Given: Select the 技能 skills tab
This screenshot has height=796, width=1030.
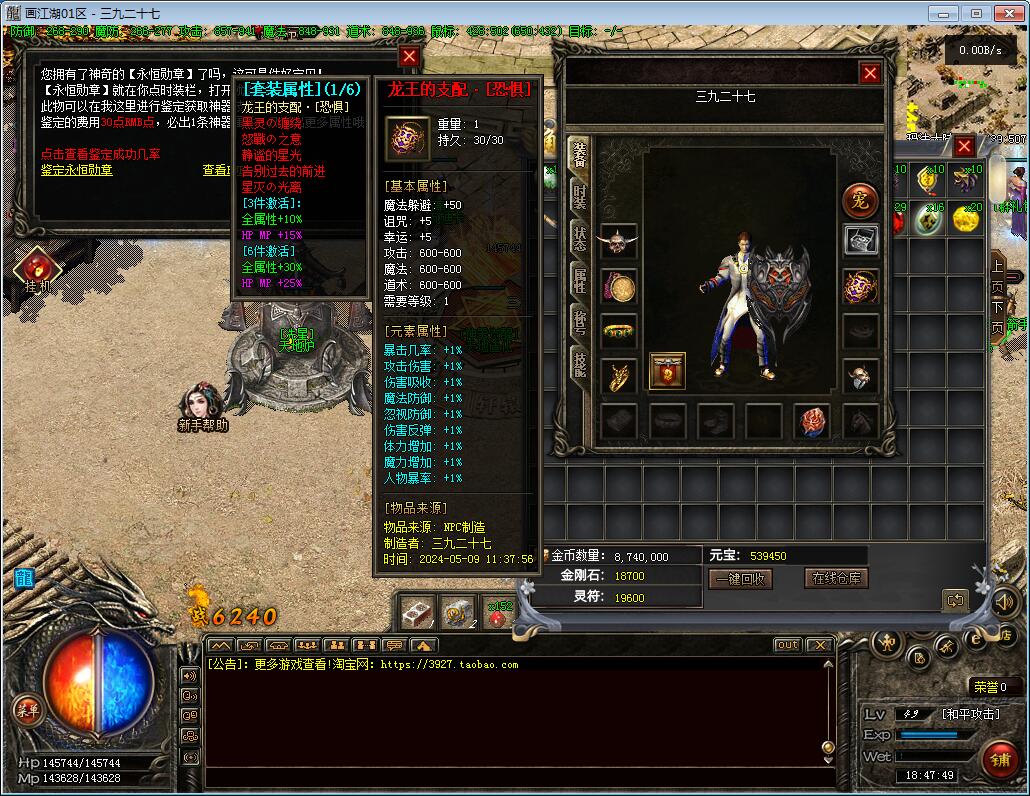Looking at the screenshot, I should [580, 364].
